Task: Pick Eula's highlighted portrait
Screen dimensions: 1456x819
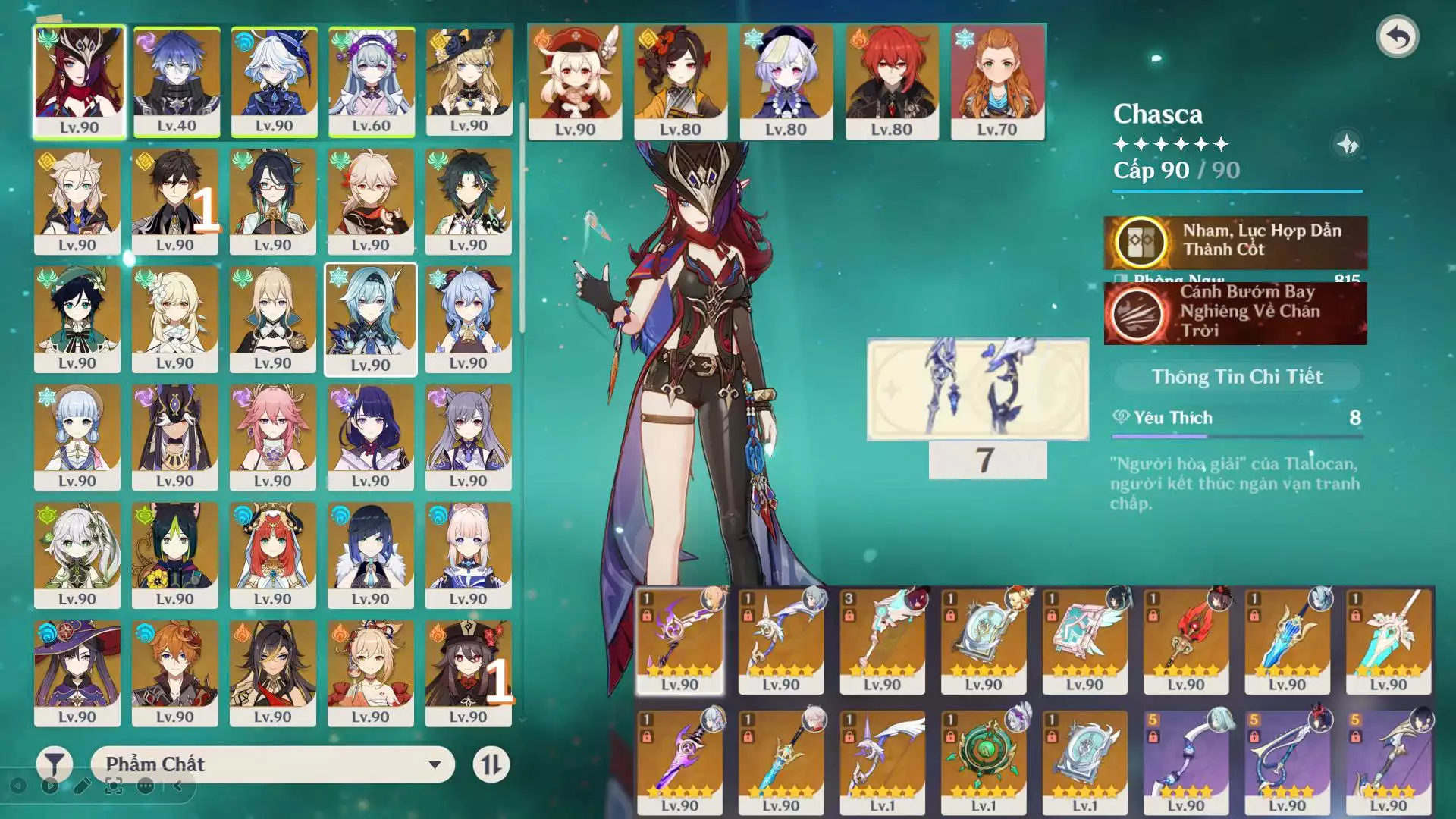Action: (371, 319)
